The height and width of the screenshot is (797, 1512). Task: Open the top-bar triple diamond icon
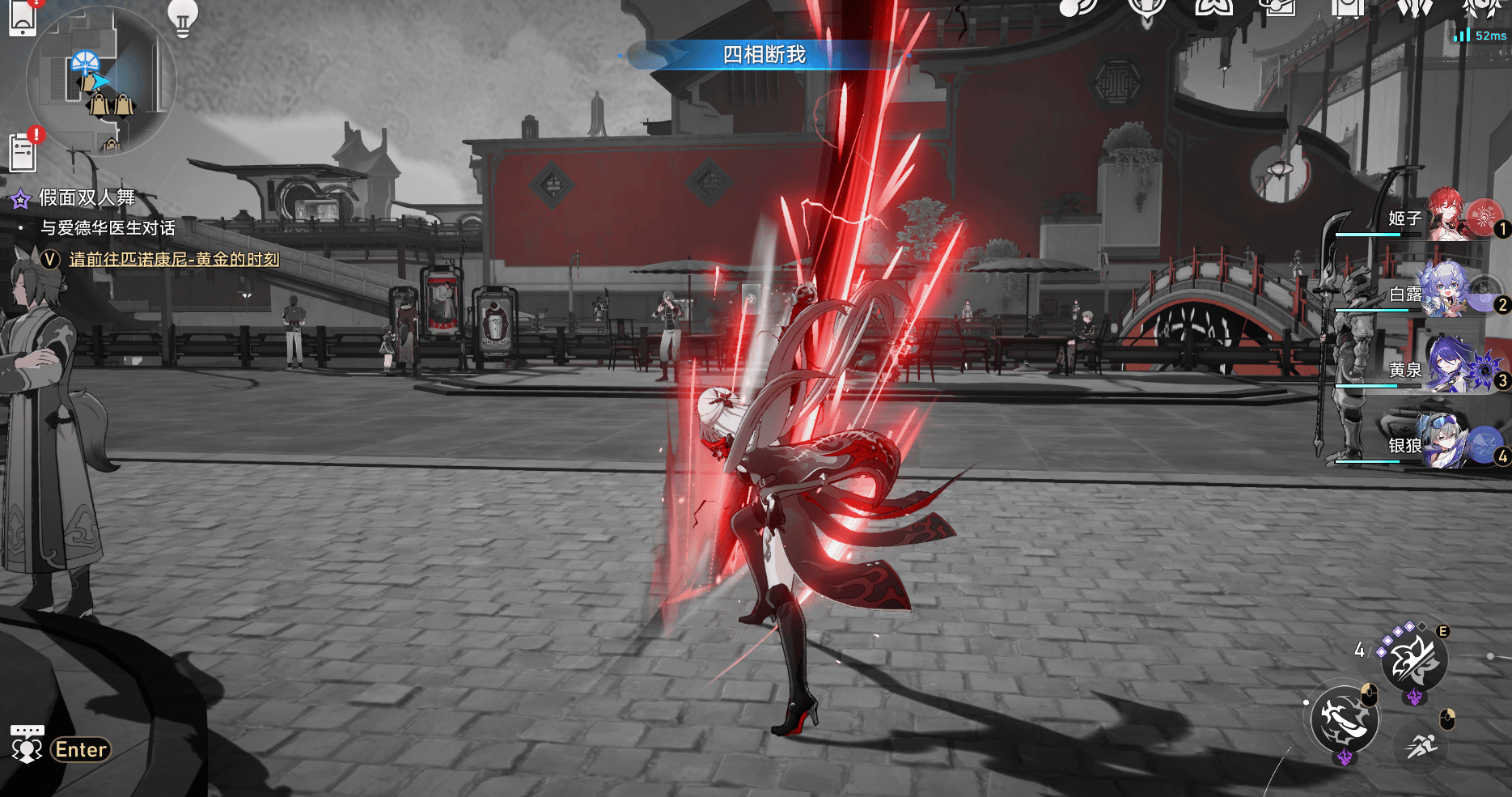tap(1414, 7)
